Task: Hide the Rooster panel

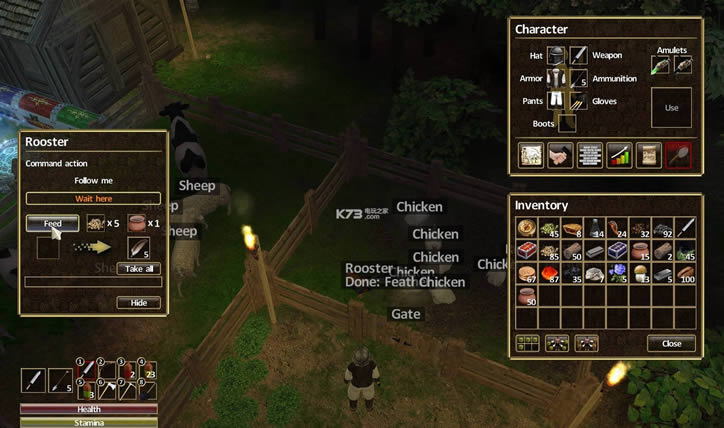Action: (x=138, y=303)
